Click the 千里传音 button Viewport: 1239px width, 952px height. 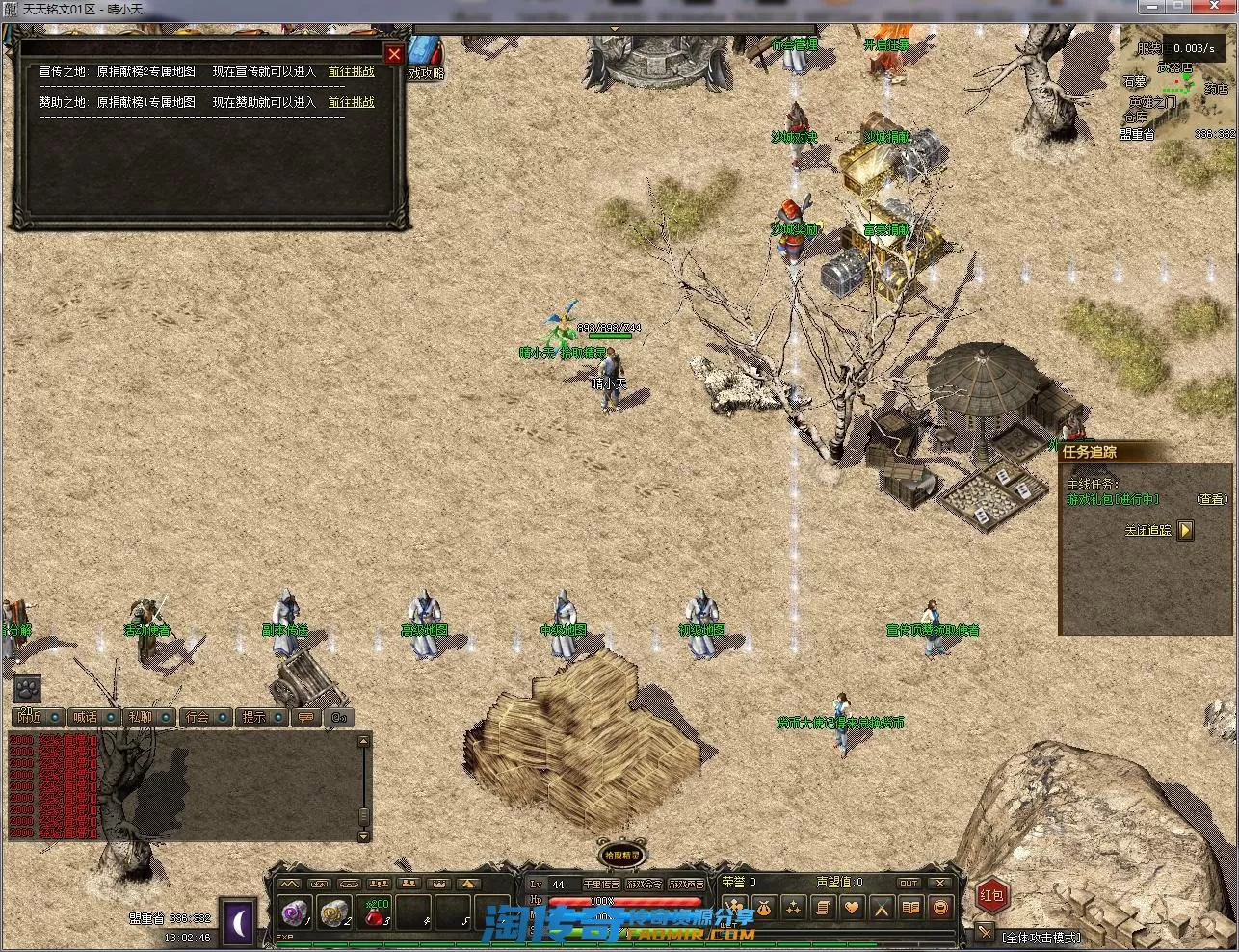tap(600, 884)
